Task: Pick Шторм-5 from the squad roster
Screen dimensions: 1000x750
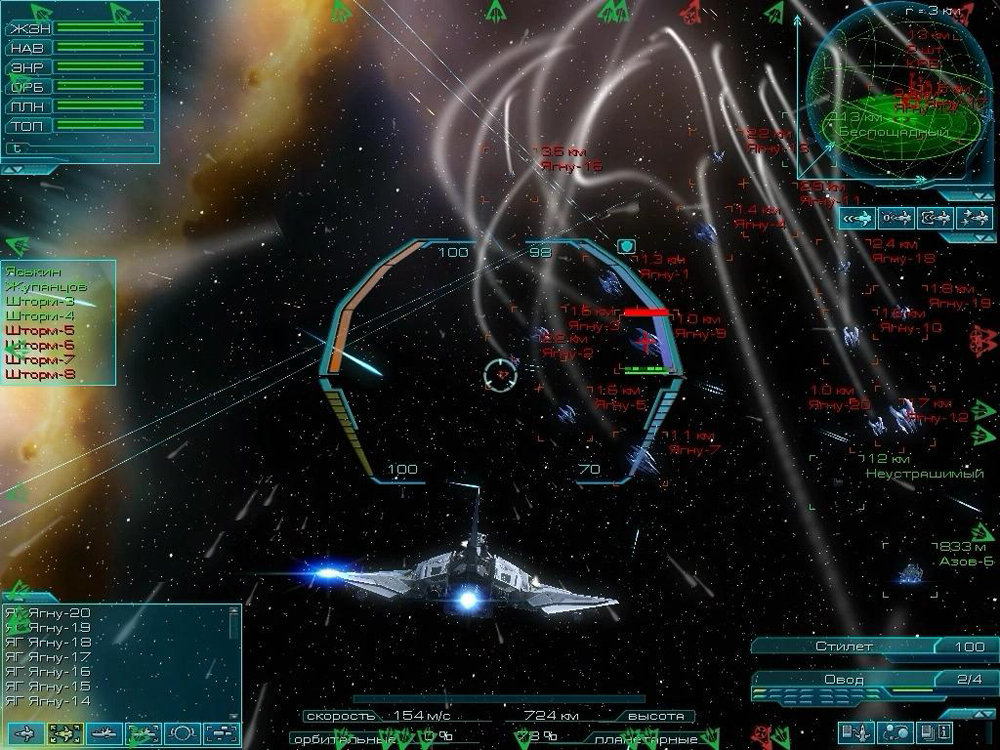Action: pos(40,330)
